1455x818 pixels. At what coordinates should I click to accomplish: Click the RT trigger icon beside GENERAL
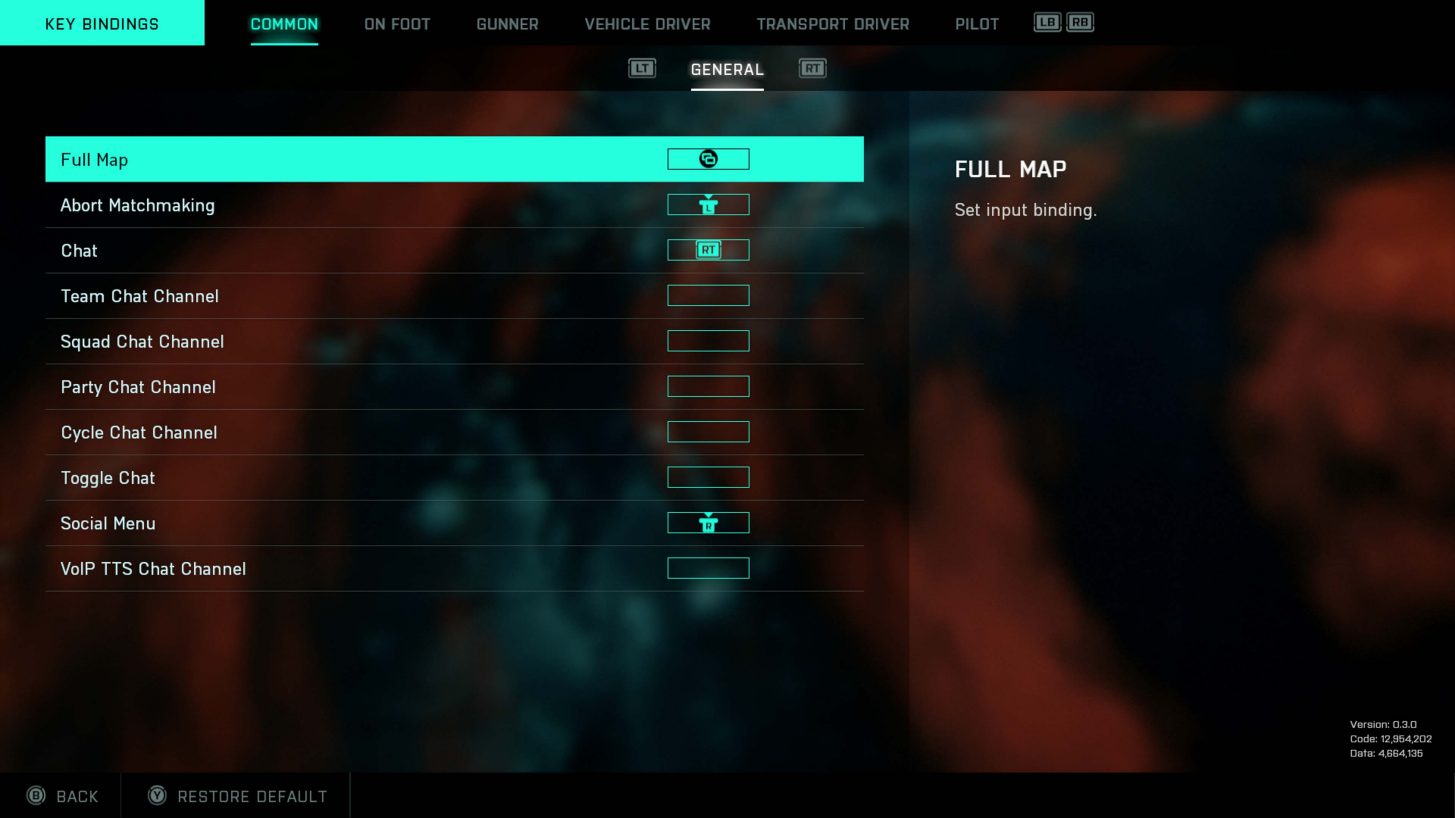click(x=812, y=68)
